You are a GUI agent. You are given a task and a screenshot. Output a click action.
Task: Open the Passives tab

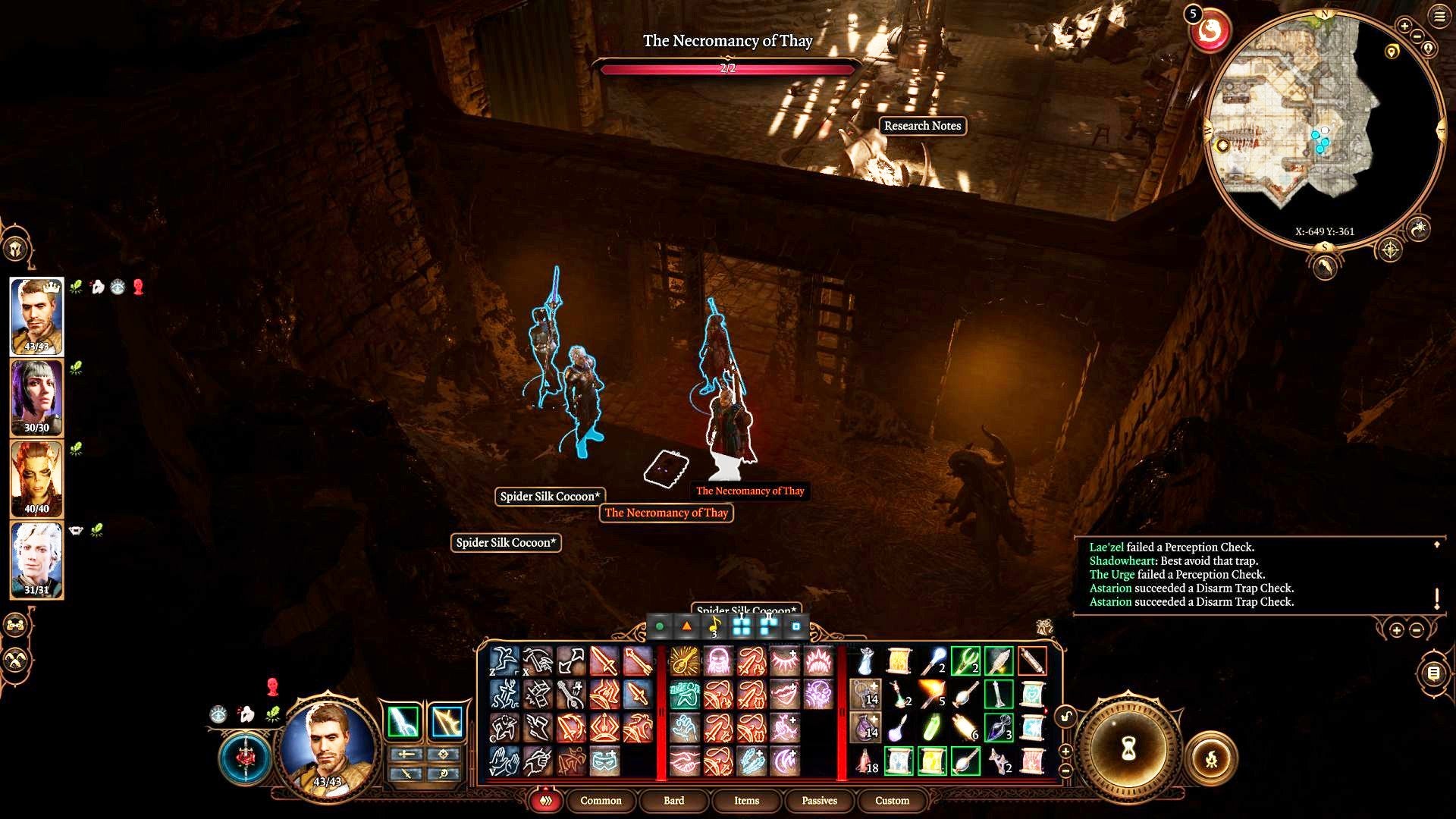click(x=819, y=801)
